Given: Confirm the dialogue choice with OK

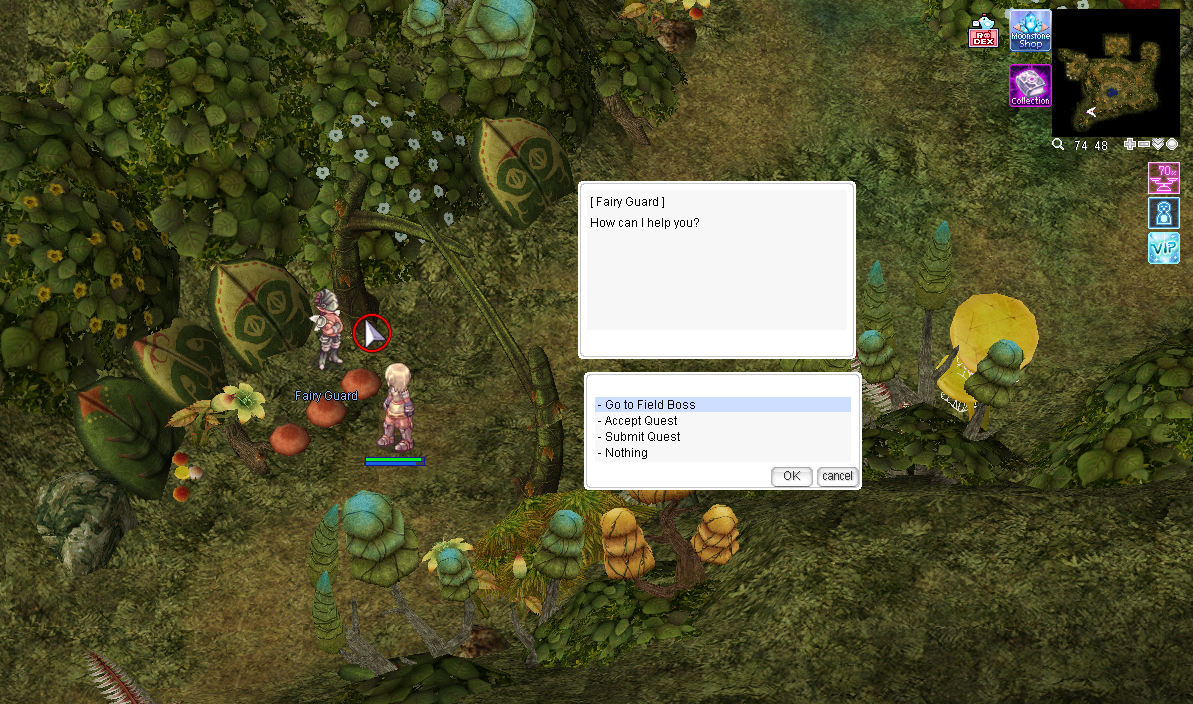Looking at the screenshot, I should click(x=791, y=476).
